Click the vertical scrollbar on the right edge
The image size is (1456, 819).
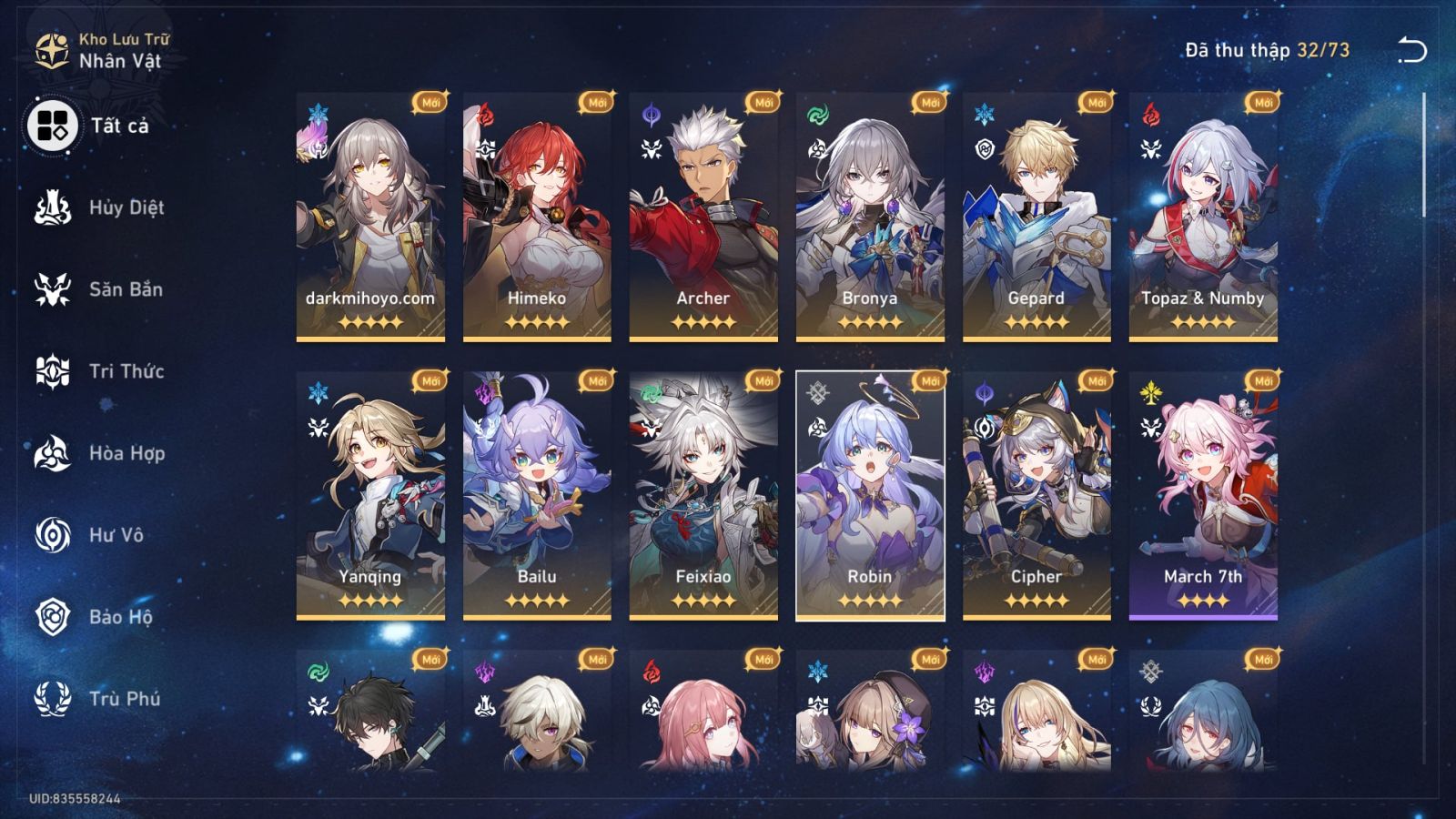click(1422, 155)
